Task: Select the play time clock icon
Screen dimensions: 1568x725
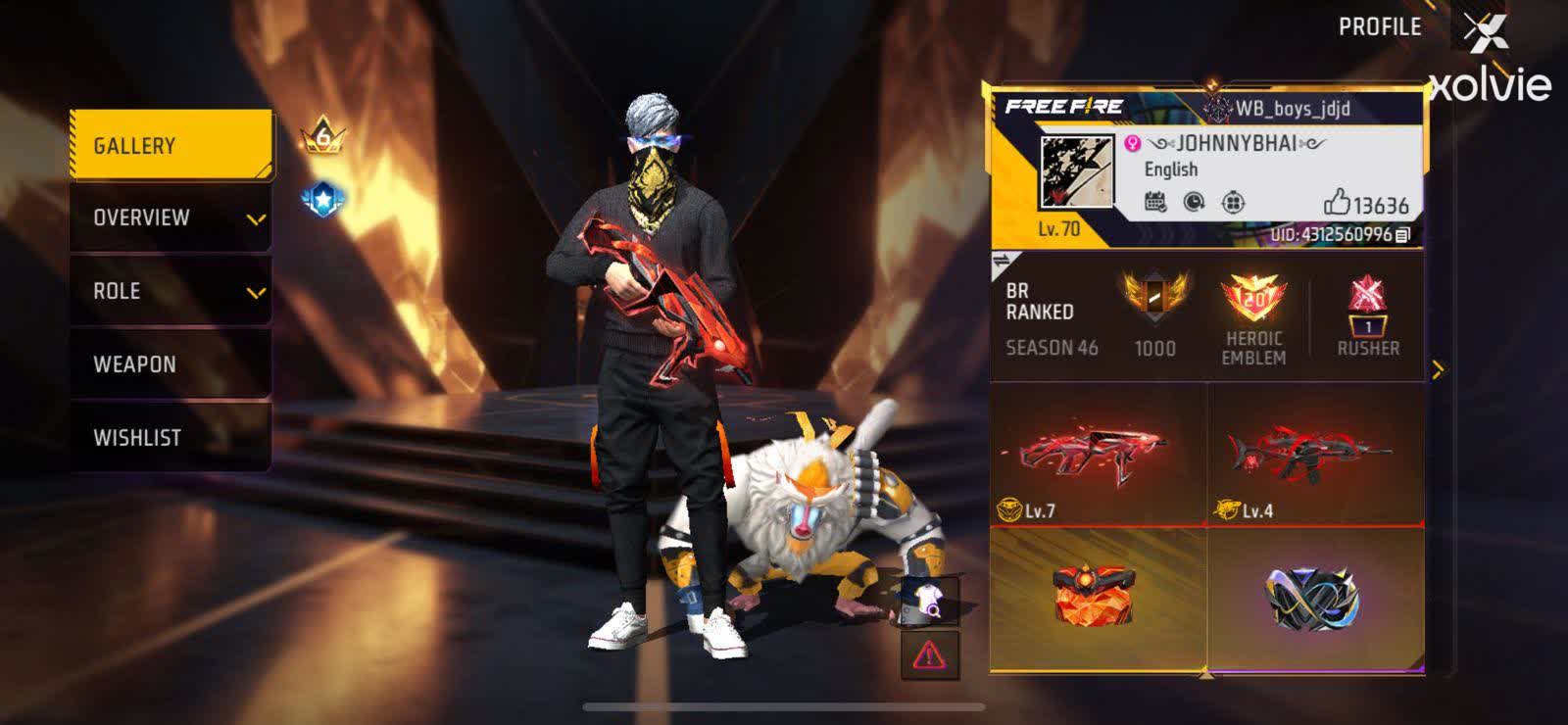Action: (x=1194, y=202)
